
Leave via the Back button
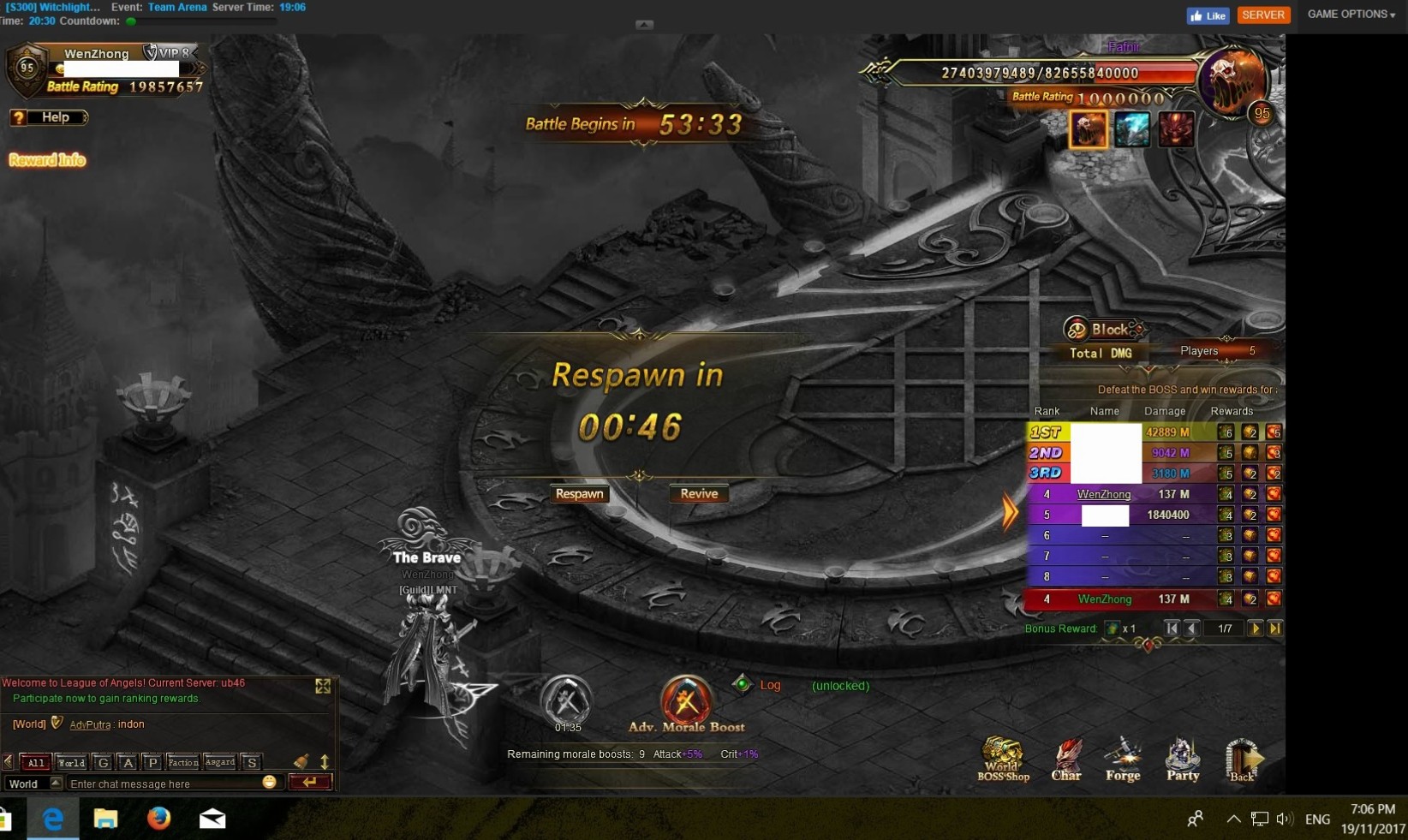click(x=1242, y=760)
